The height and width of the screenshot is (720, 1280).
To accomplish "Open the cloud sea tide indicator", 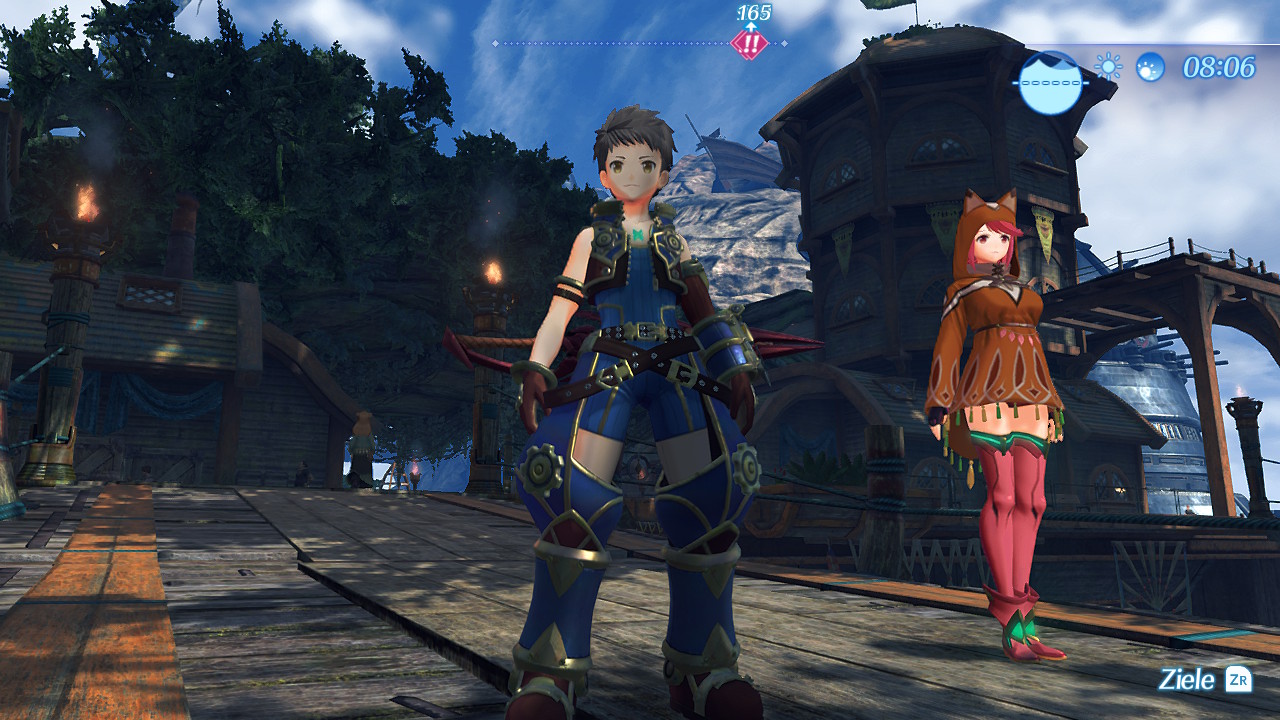I will pos(1050,82).
